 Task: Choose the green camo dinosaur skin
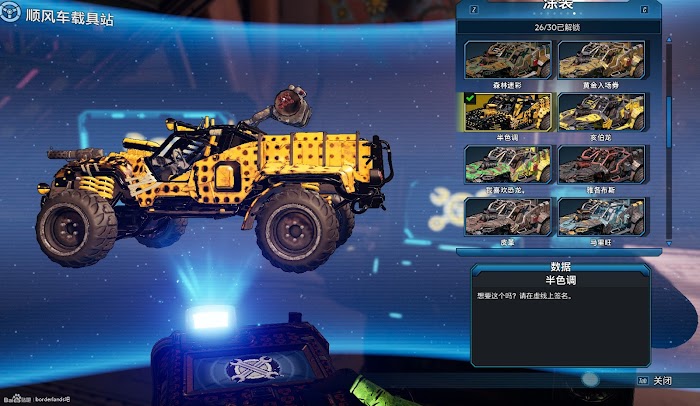point(509,165)
